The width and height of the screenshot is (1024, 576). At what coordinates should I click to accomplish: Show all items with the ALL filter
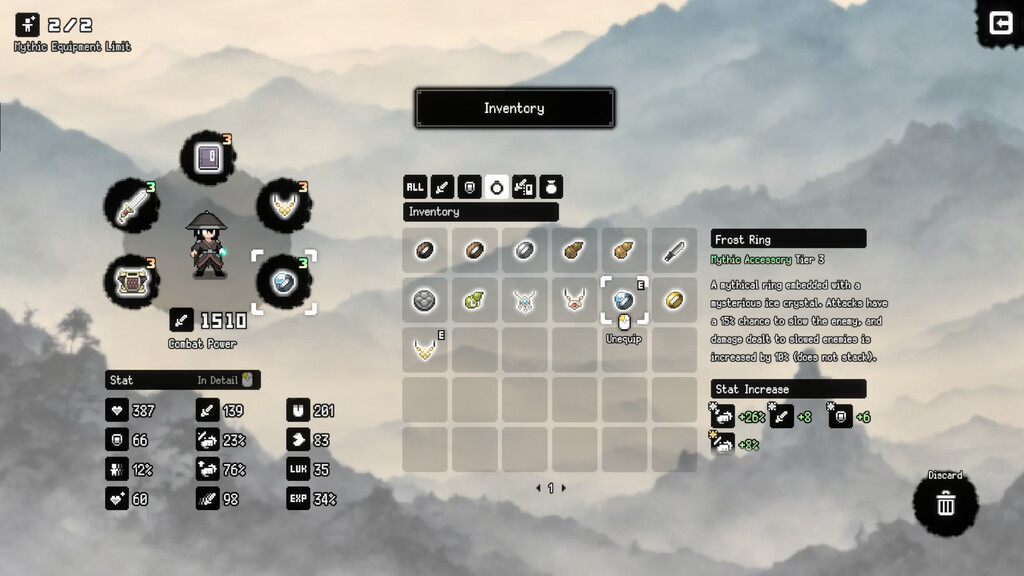tap(415, 186)
